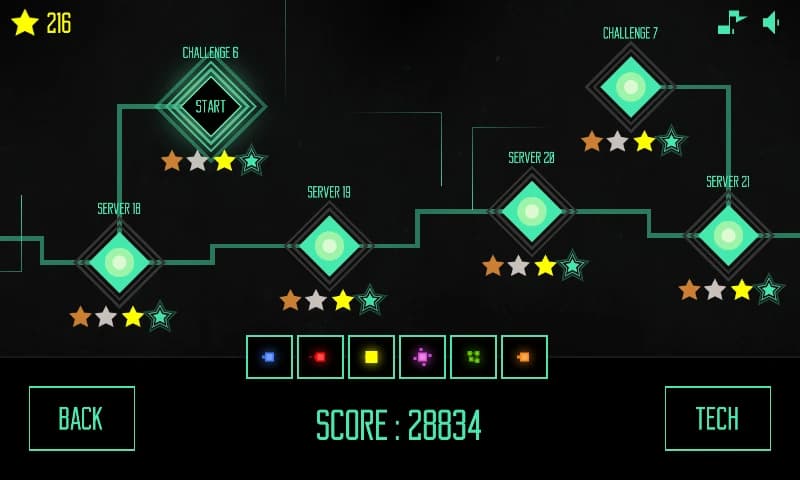Choose the Server 19 level node
The width and height of the screenshot is (800, 480).
click(329, 246)
